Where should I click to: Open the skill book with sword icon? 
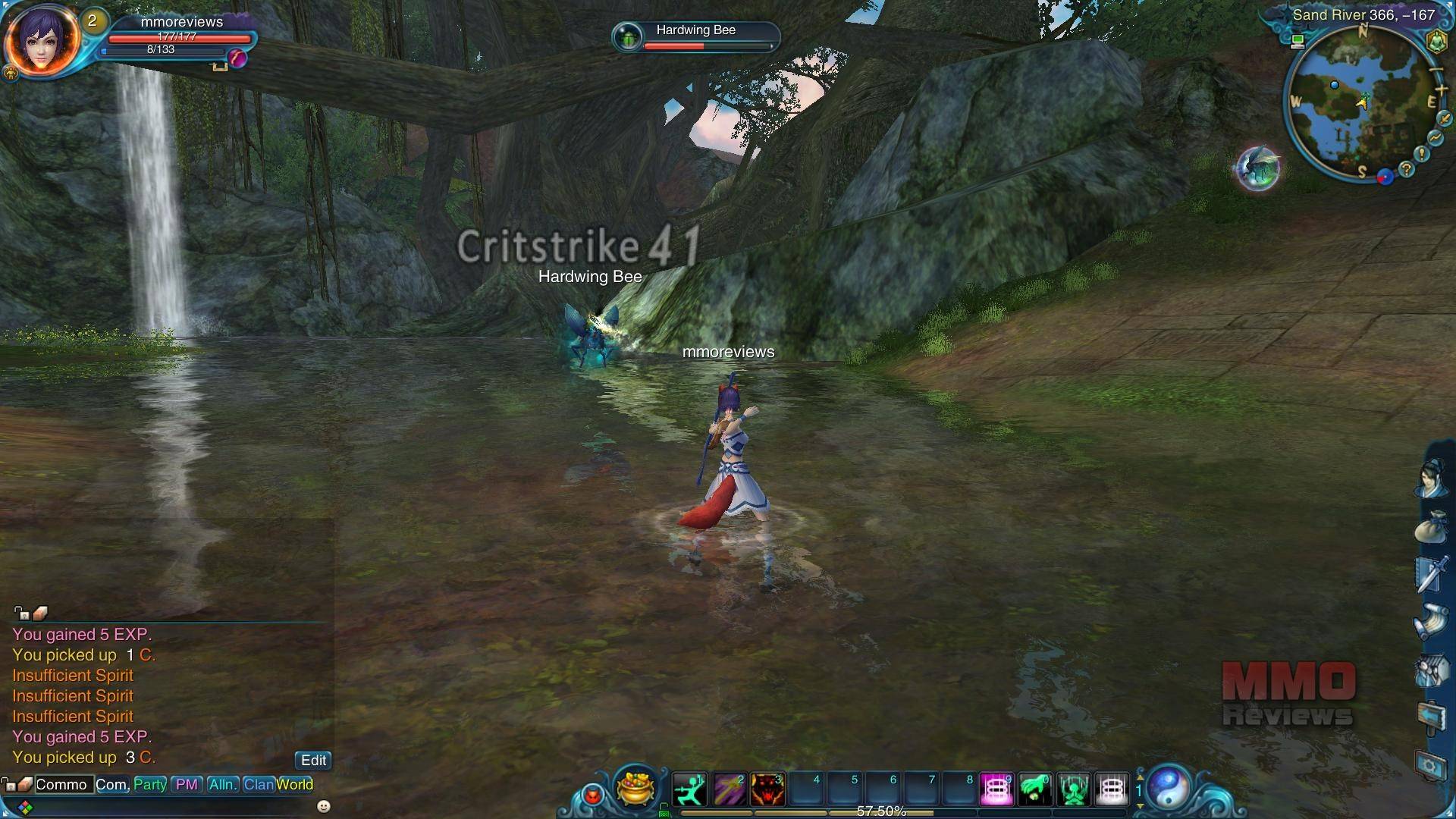tap(1432, 573)
